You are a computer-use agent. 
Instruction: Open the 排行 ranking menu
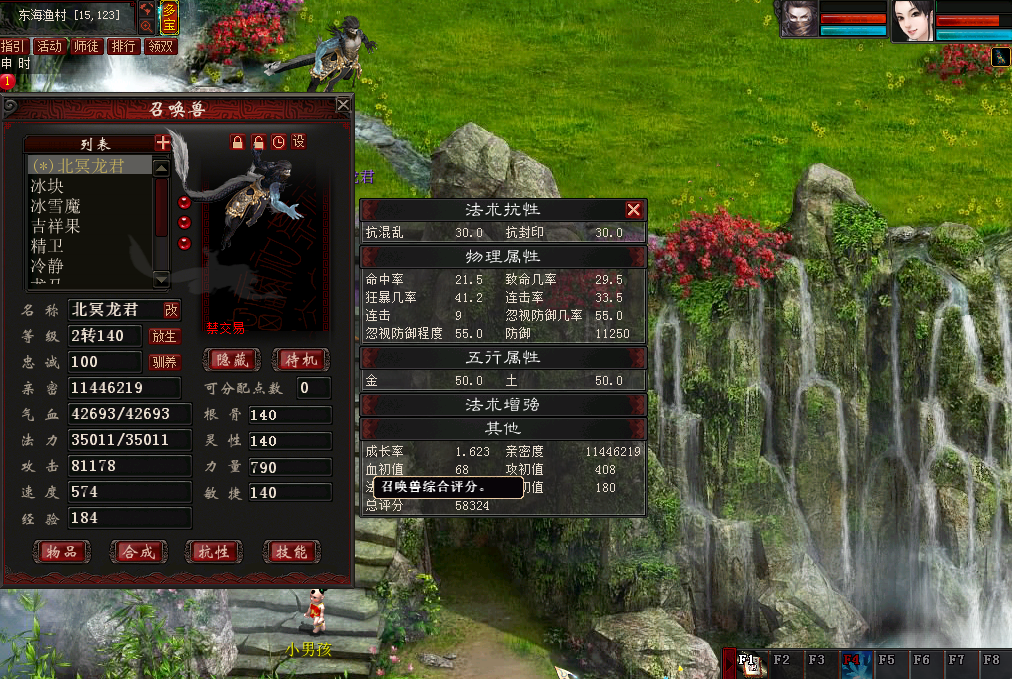point(123,46)
